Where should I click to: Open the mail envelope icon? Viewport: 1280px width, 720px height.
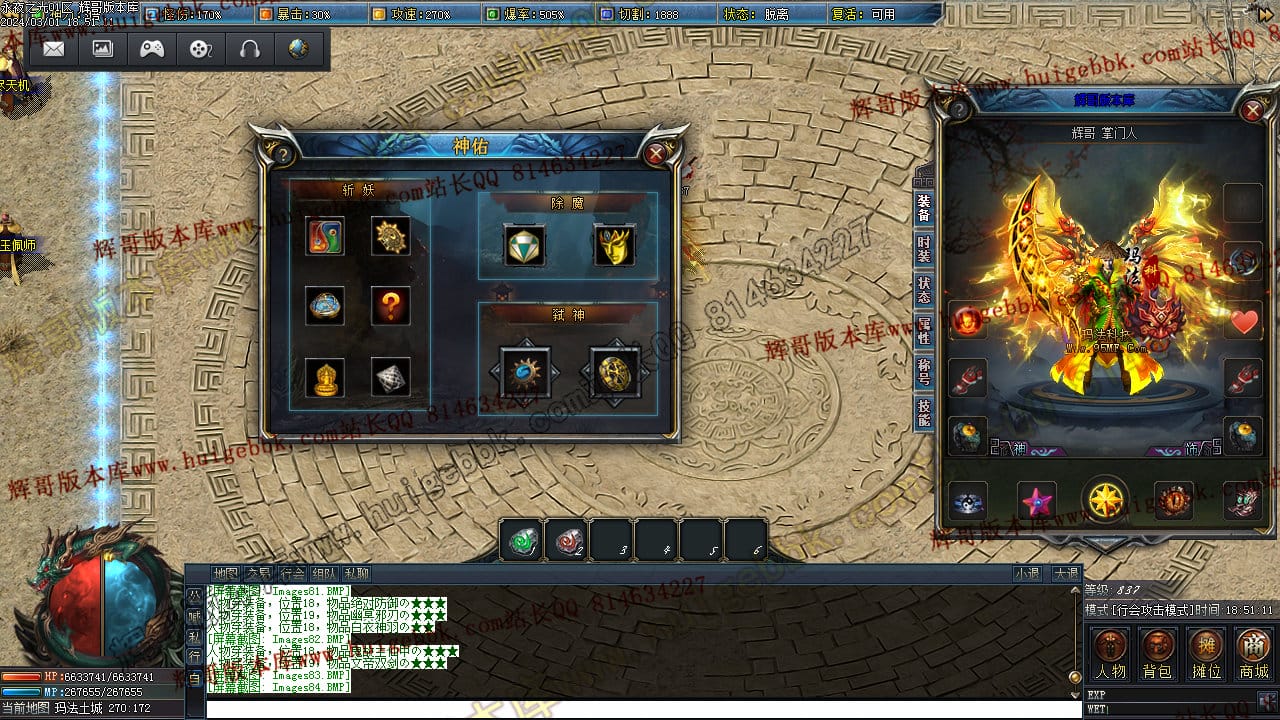click(54, 49)
